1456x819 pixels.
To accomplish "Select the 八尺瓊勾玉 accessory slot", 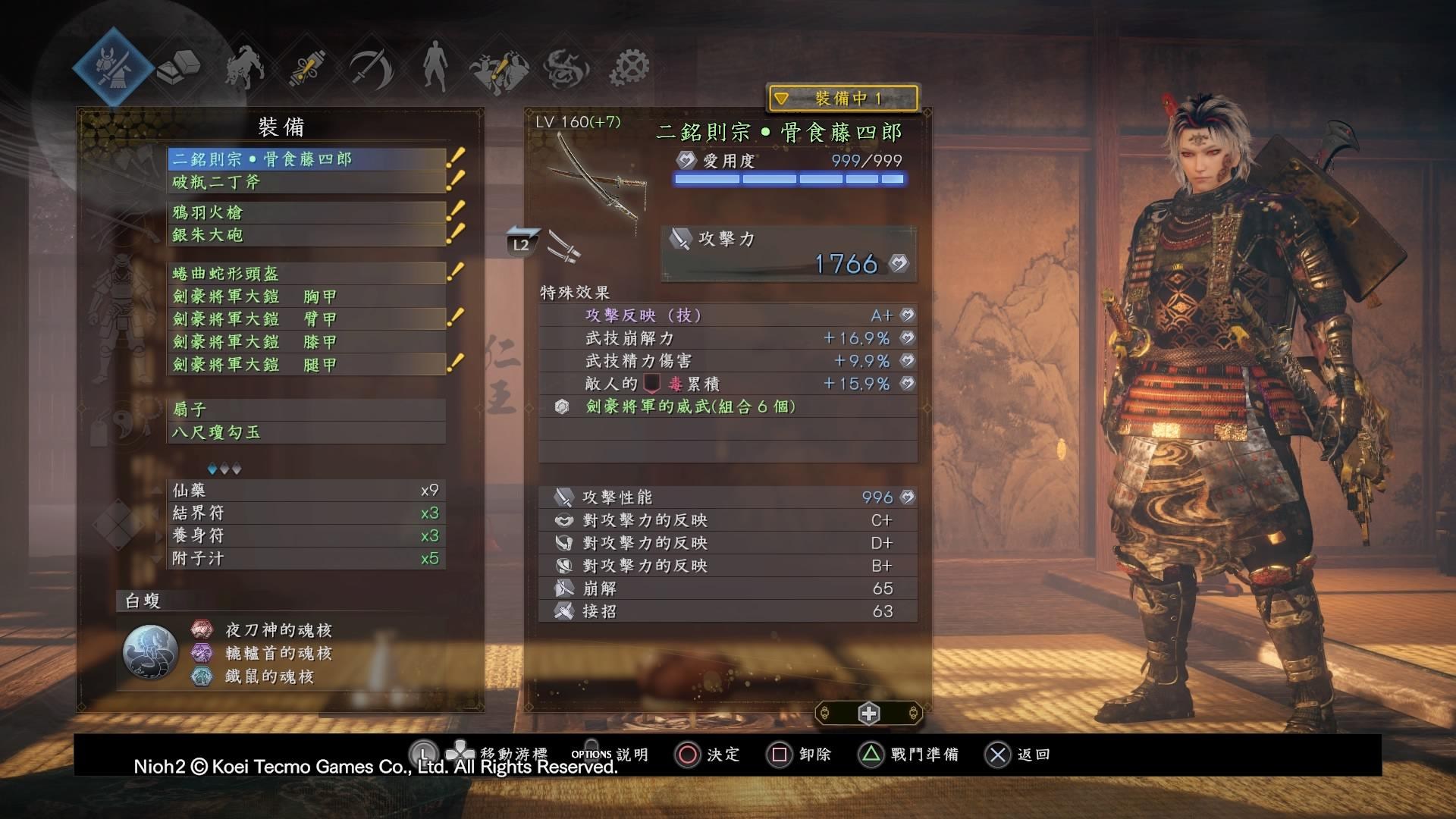I will (x=306, y=432).
